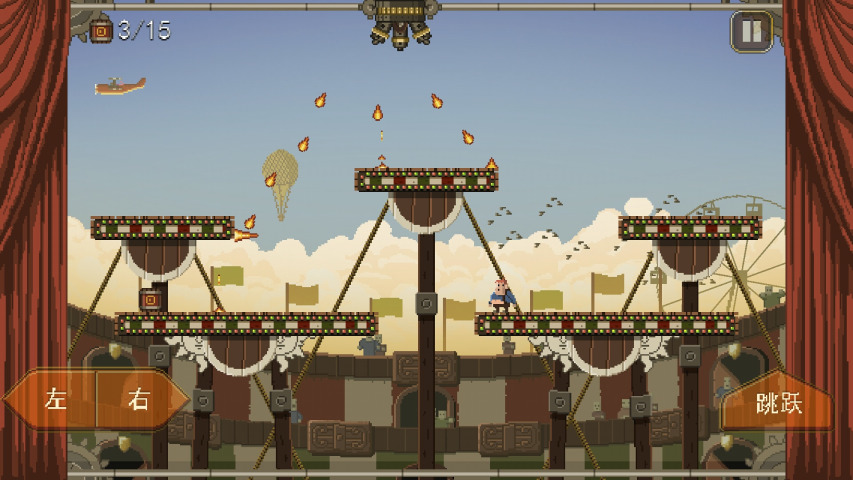Hit the 跳跃 (jump) button
Screen dimensions: 853x480
[778, 403]
